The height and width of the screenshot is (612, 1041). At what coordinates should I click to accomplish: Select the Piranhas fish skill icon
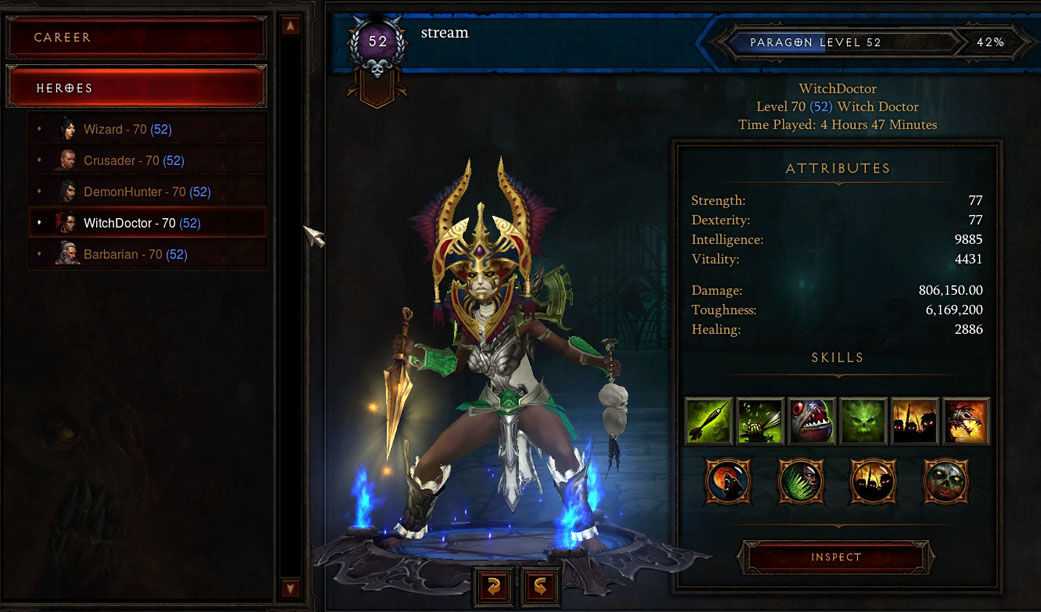(812, 421)
